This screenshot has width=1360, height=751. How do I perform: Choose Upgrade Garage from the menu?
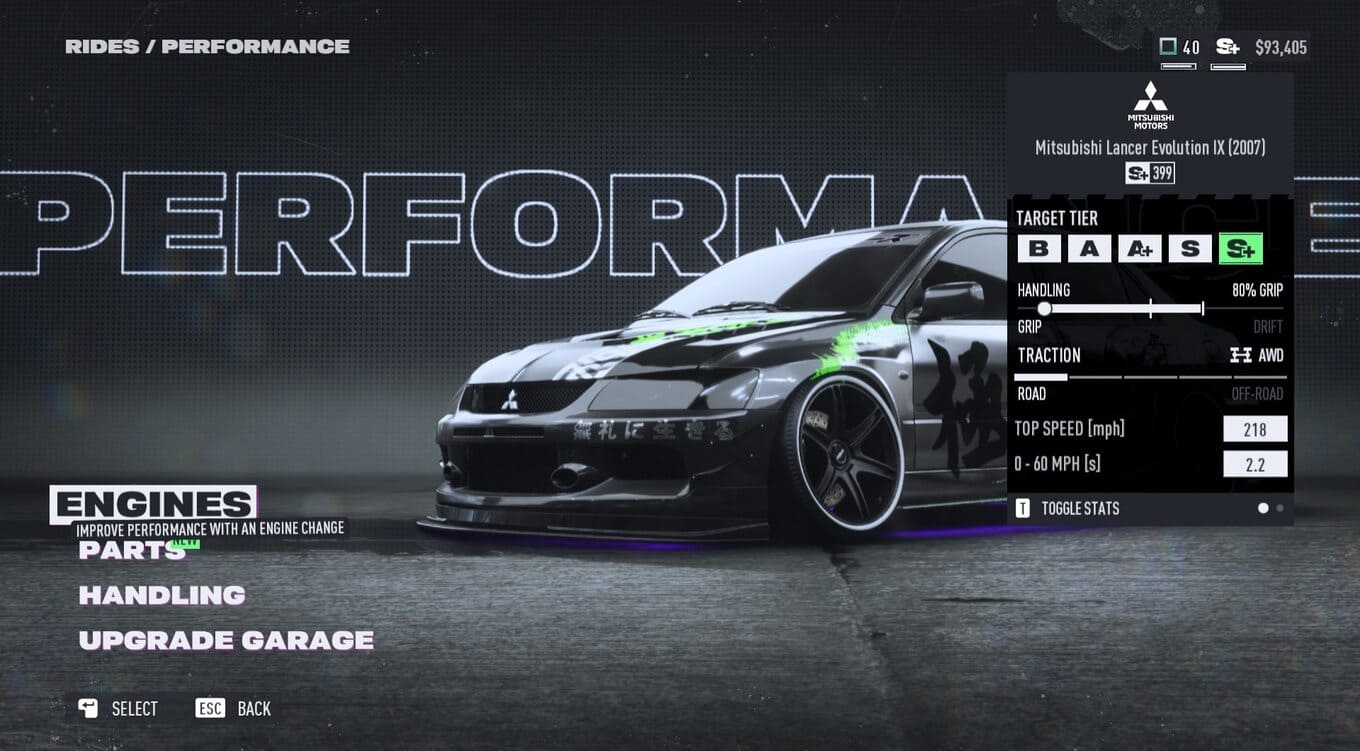coord(226,640)
